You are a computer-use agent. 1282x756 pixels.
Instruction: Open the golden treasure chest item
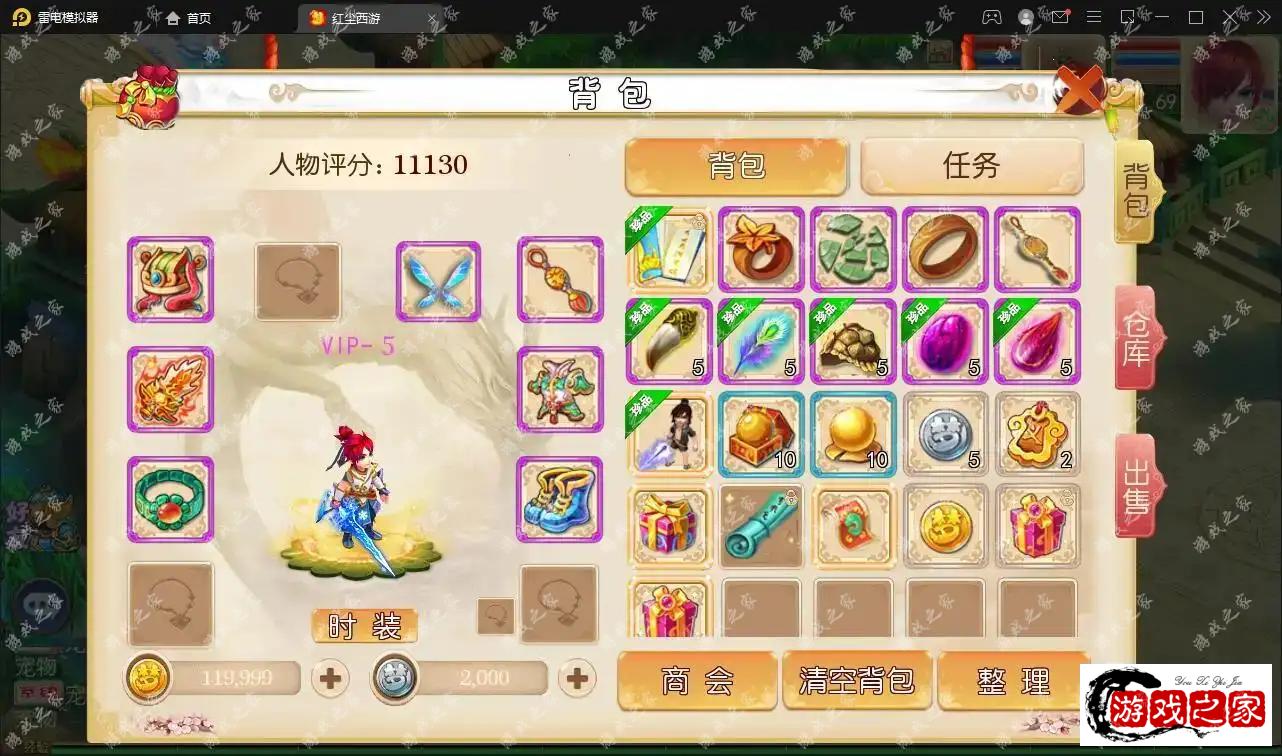coord(761,434)
